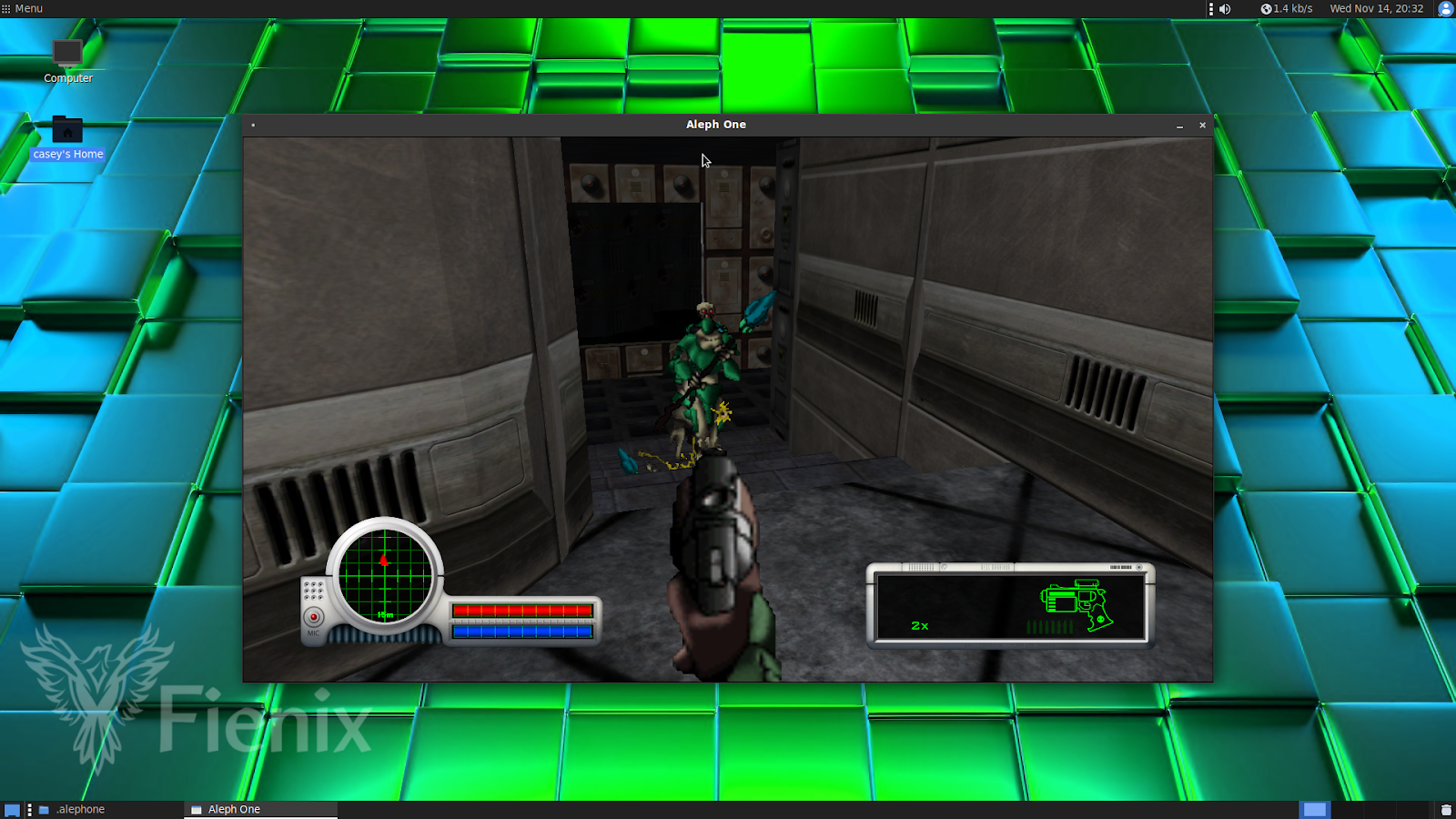The width and height of the screenshot is (1456, 819).
Task: Click the blue workspace switcher in the taskbar
Action: [x=1314, y=809]
